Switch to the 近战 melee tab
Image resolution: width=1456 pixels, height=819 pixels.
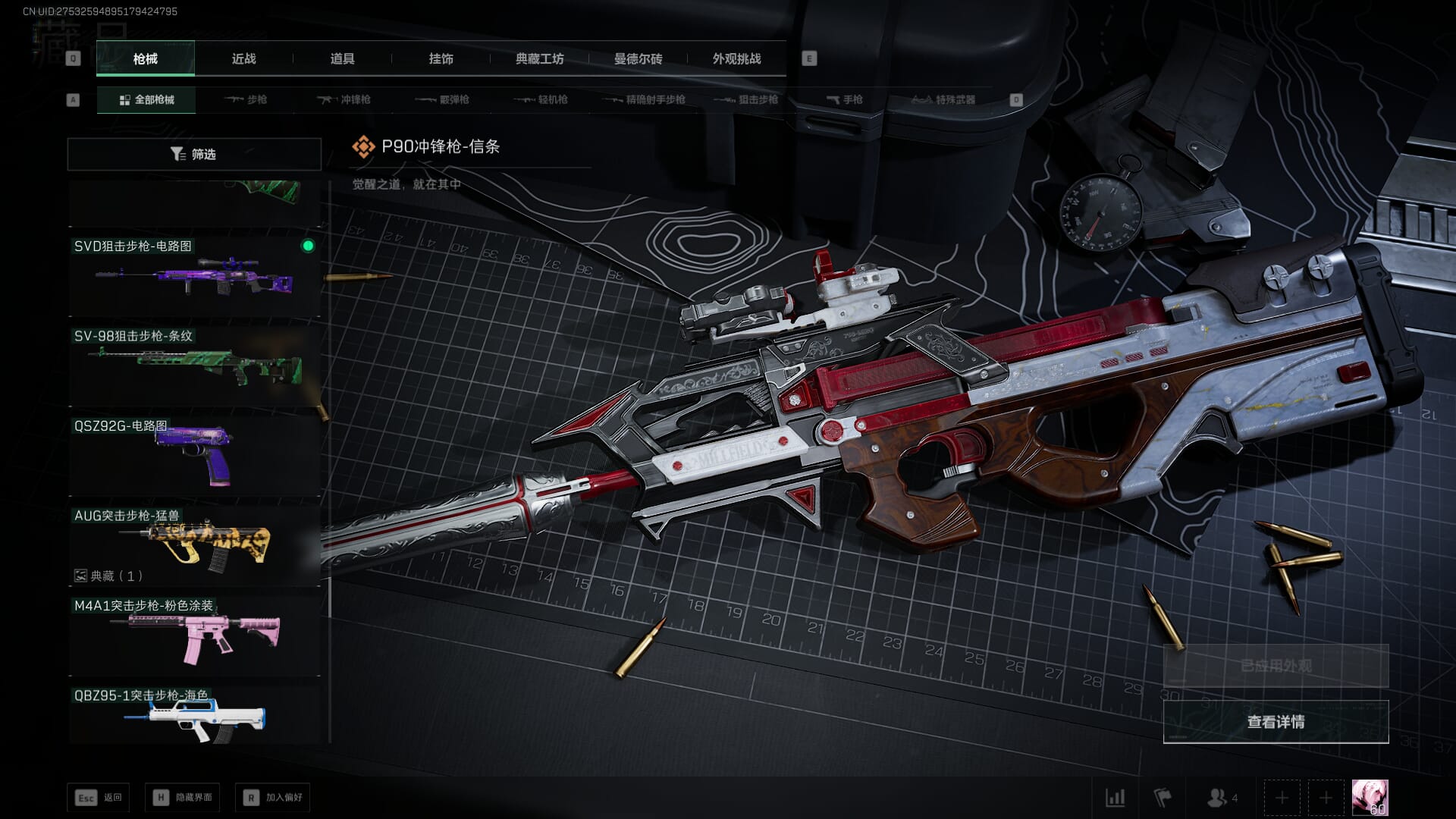coord(243,58)
